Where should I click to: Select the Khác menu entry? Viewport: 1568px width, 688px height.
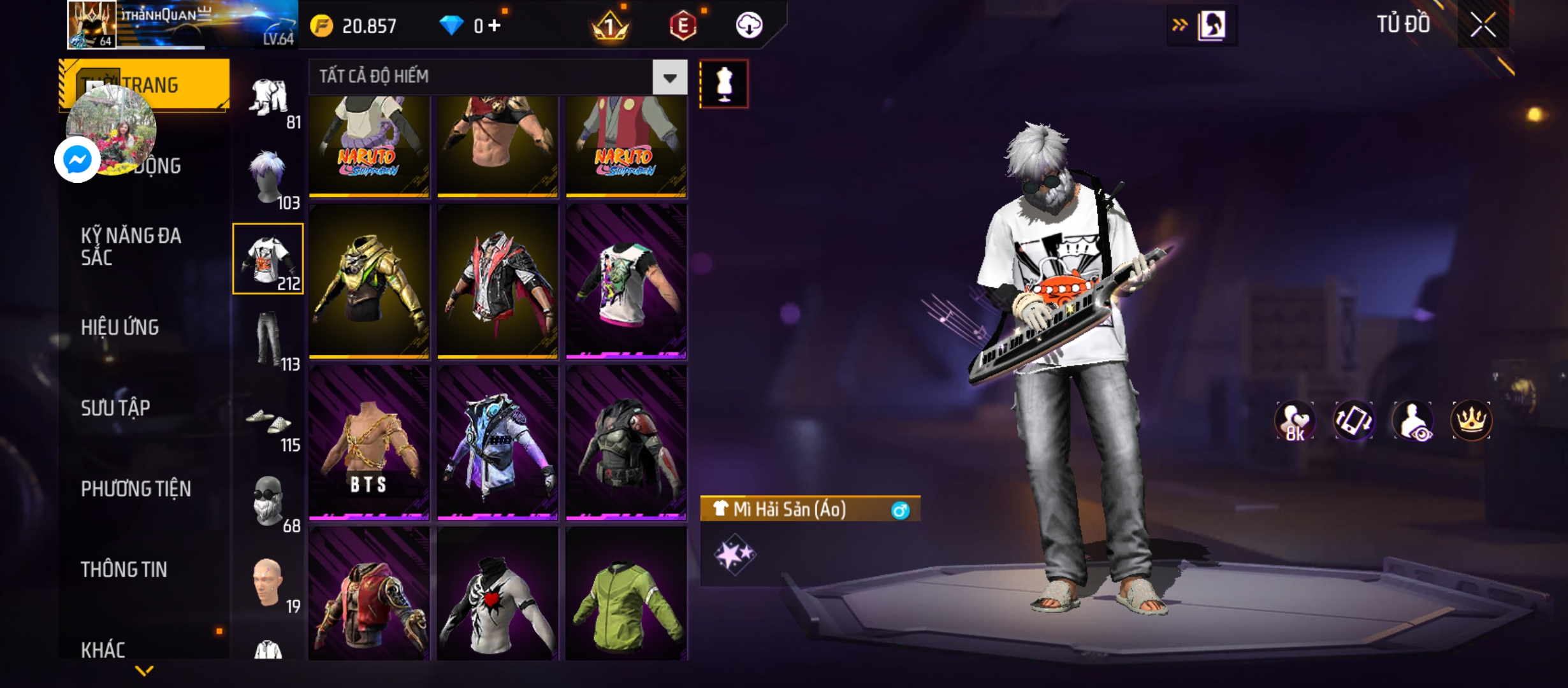pos(103,650)
